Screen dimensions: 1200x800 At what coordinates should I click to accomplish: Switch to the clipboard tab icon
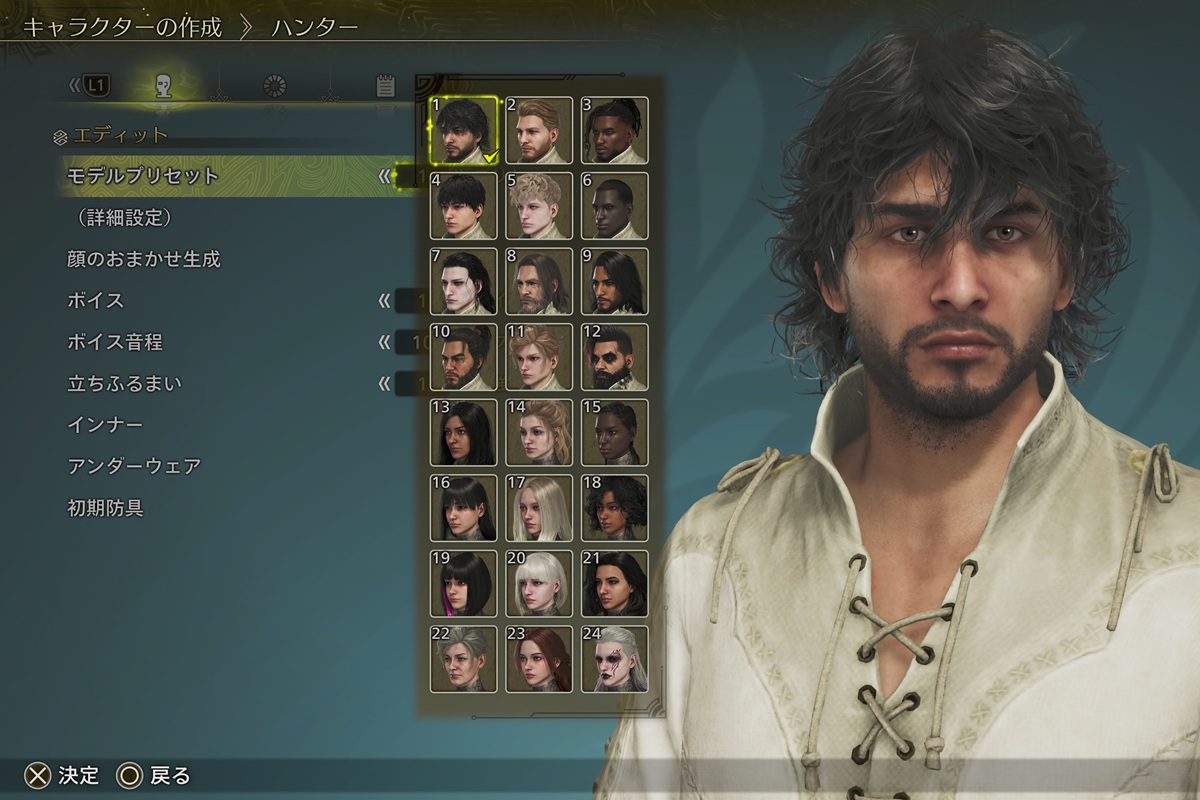[x=386, y=86]
